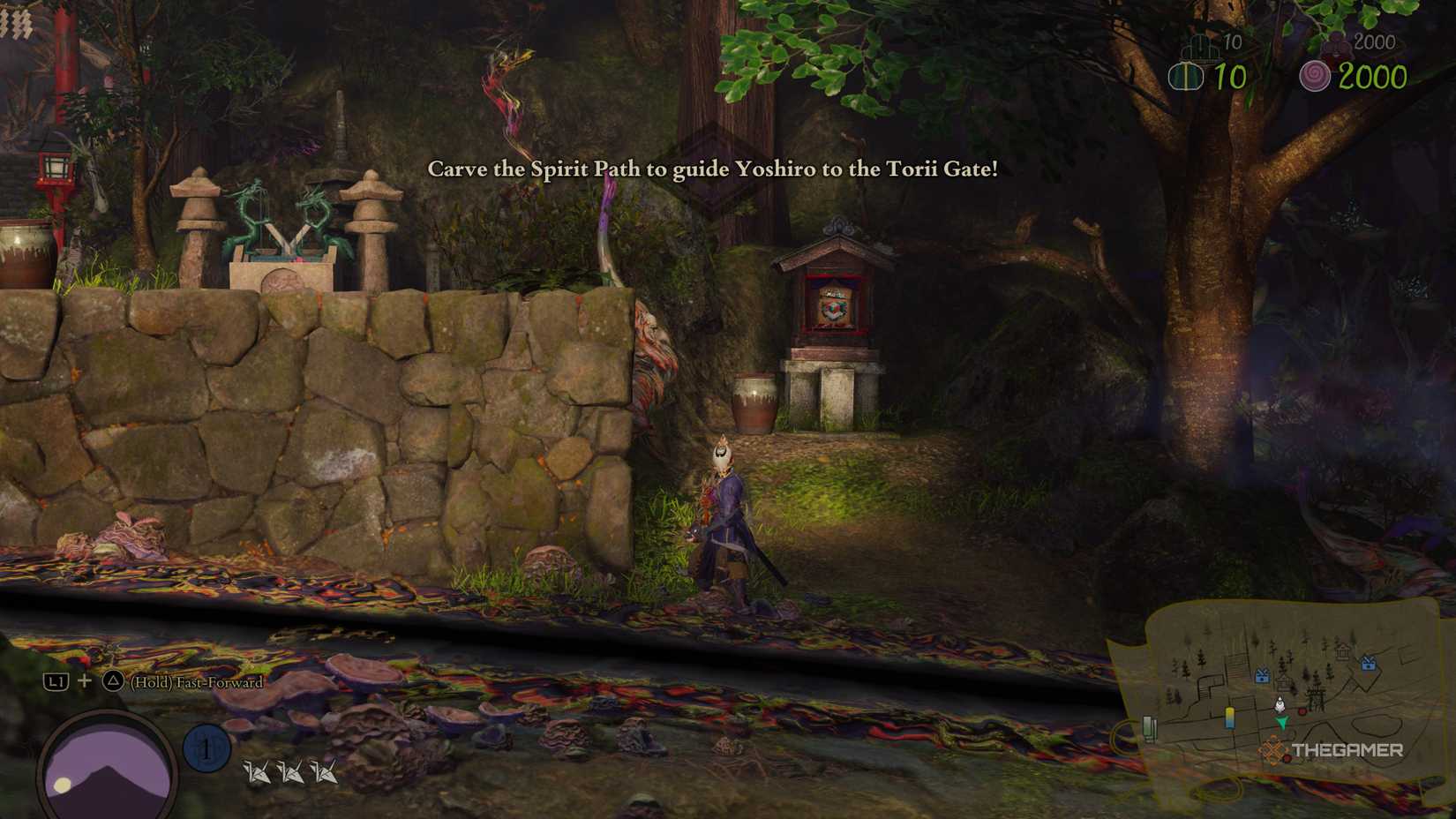Click the green player arrow on the minimap
Screen dimensions: 1456x819
(x=1281, y=723)
